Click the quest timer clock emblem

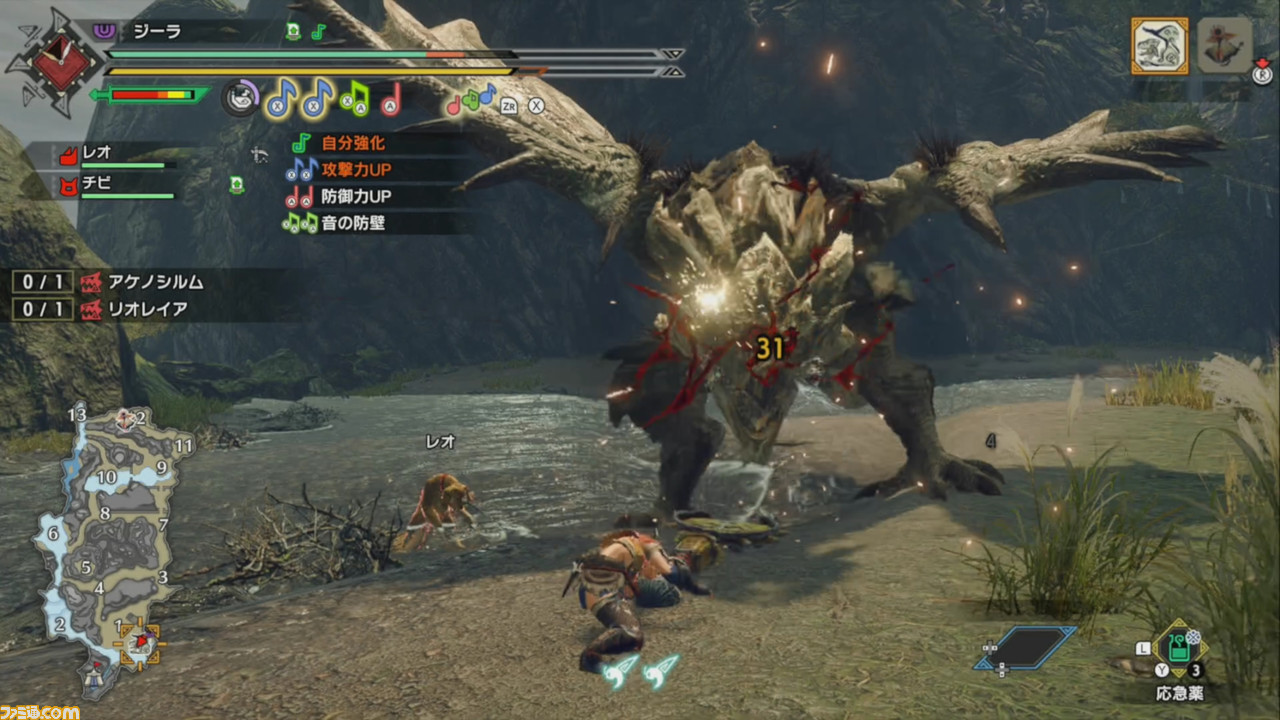(53, 62)
